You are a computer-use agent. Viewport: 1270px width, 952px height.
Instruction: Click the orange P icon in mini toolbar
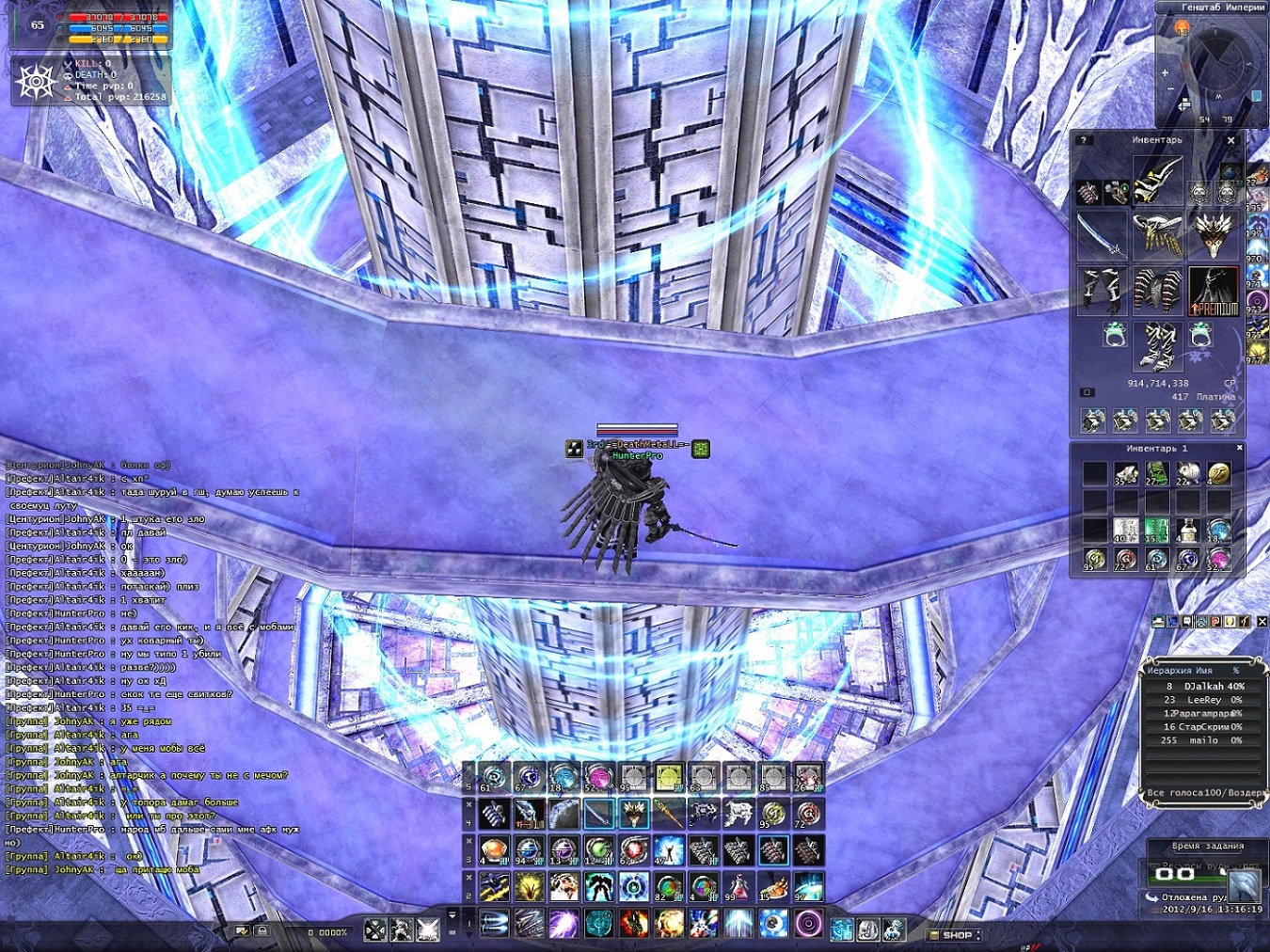point(1216,622)
